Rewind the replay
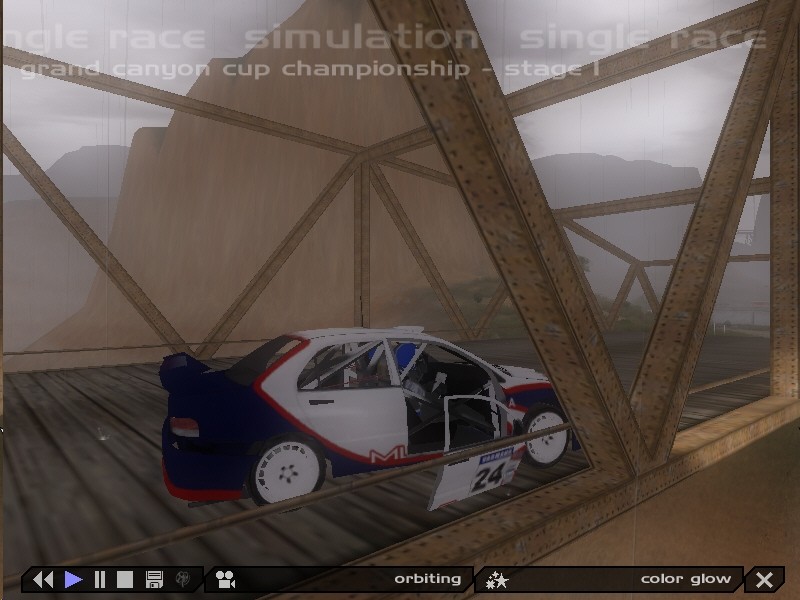 [x=43, y=579]
